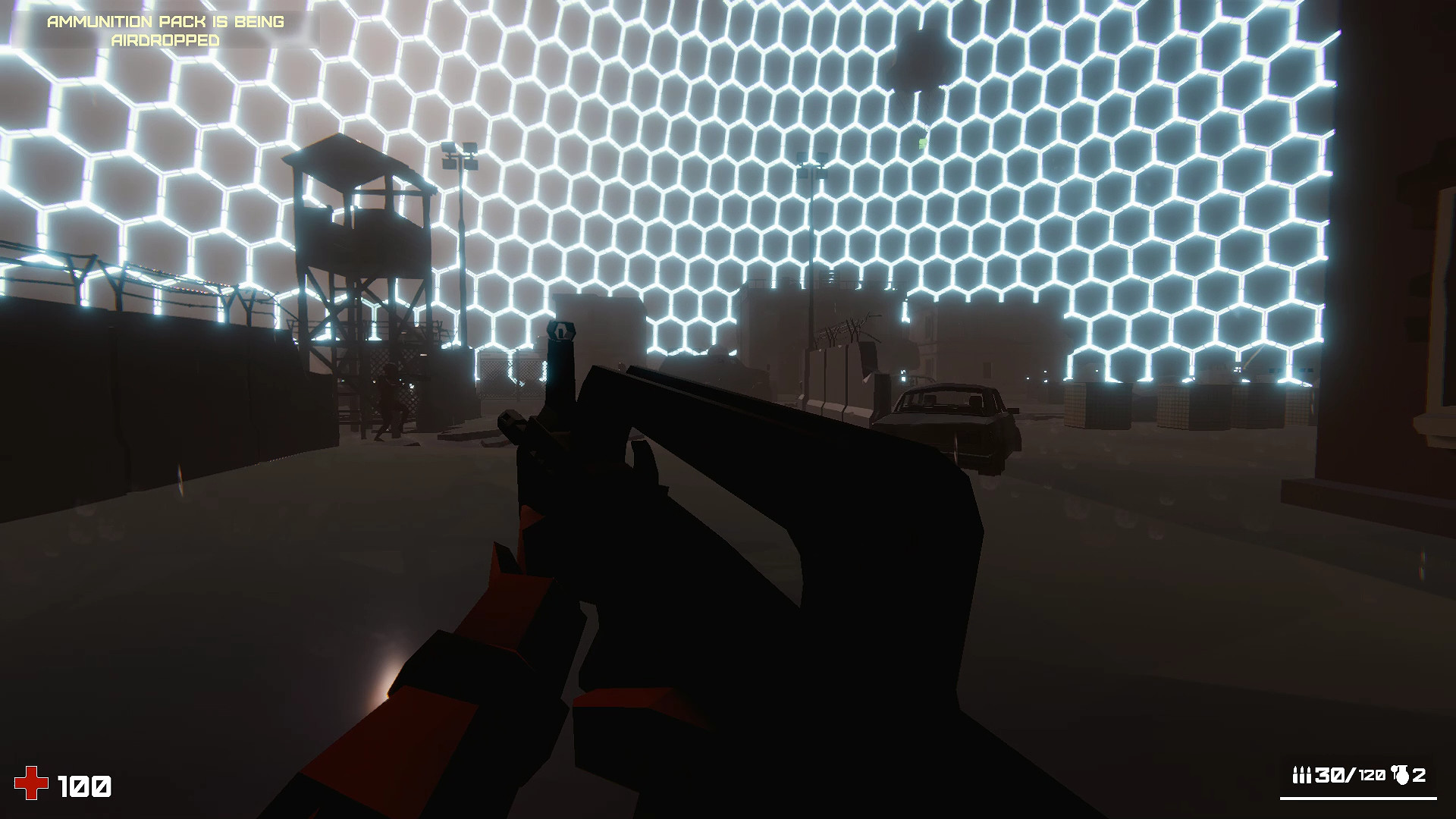This screenshot has height=819, width=1456.
Task: Click the airdropped supply package in the sky
Action: 919,64
